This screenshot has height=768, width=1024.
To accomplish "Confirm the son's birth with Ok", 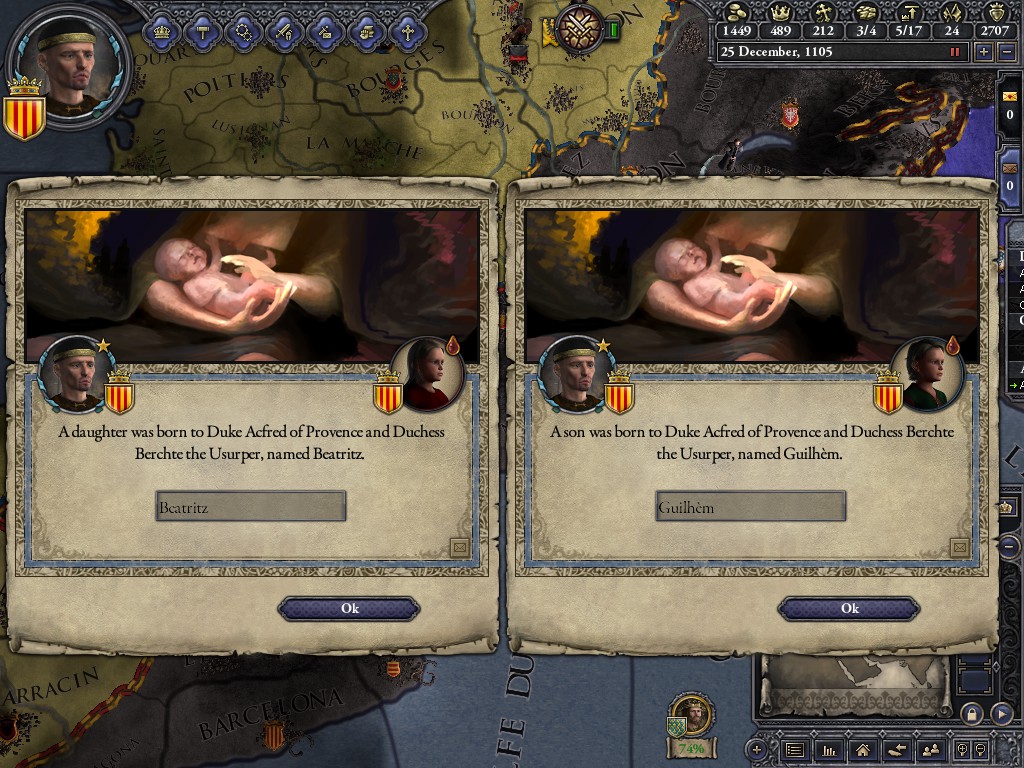I will point(849,608).
